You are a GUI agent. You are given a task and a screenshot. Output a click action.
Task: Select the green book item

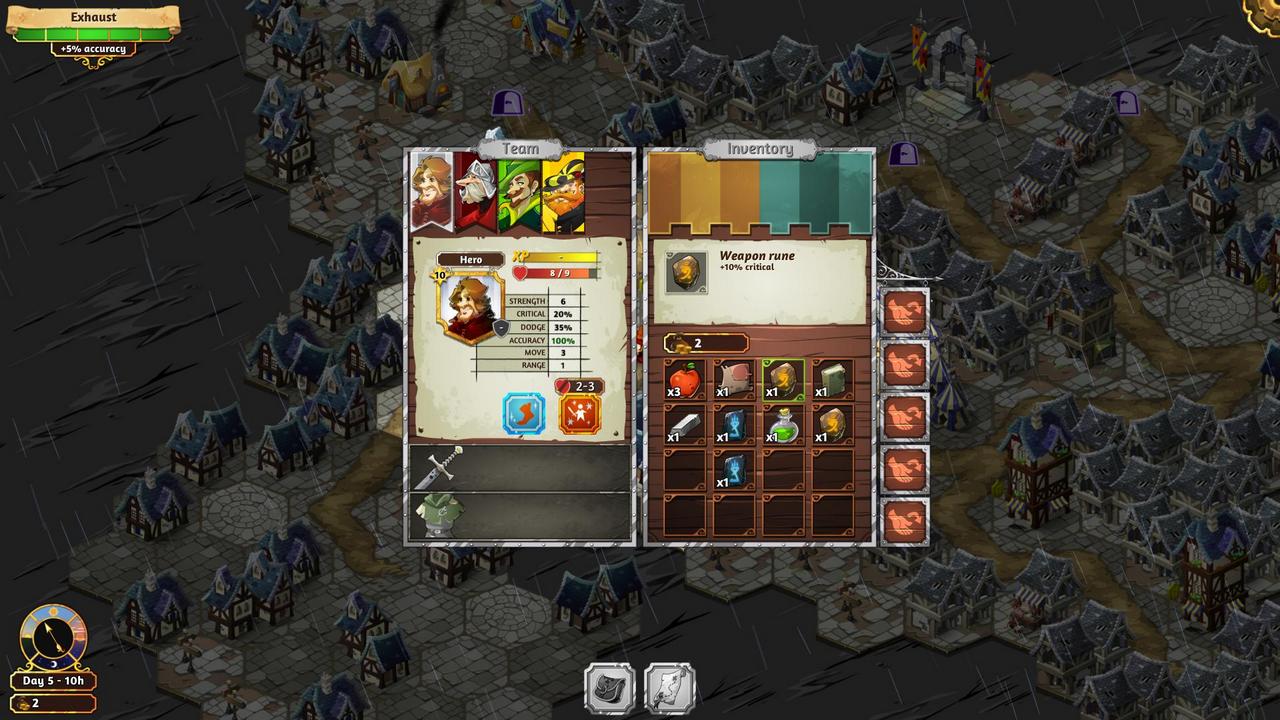coord(832,379)
